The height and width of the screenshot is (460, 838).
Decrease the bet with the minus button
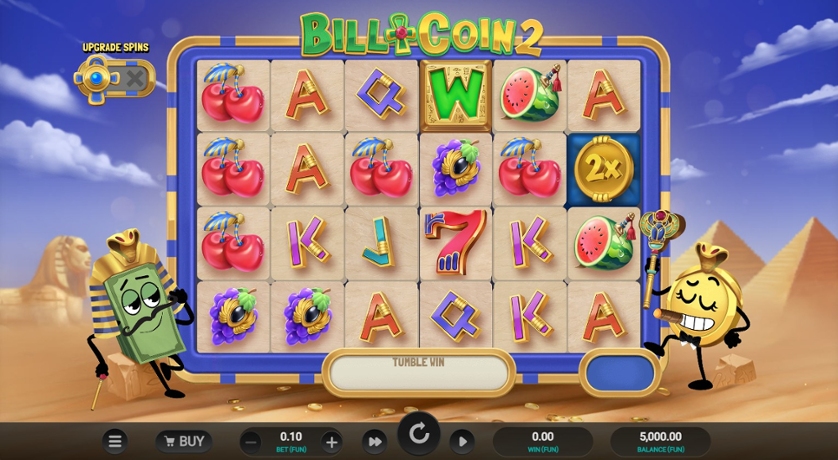point(252,441)
